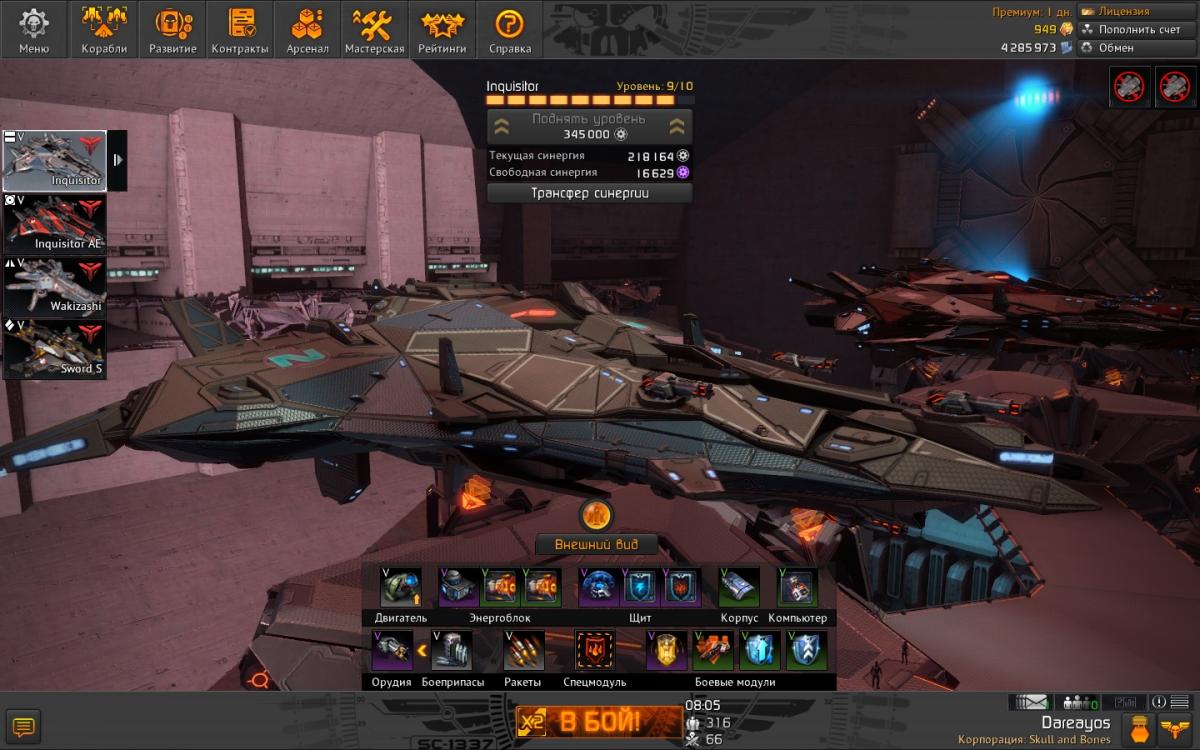Image resolution: width=1200 pixels, height=750 pixels.
Task: Open the Корабли ships section
Action: [104, 30]
